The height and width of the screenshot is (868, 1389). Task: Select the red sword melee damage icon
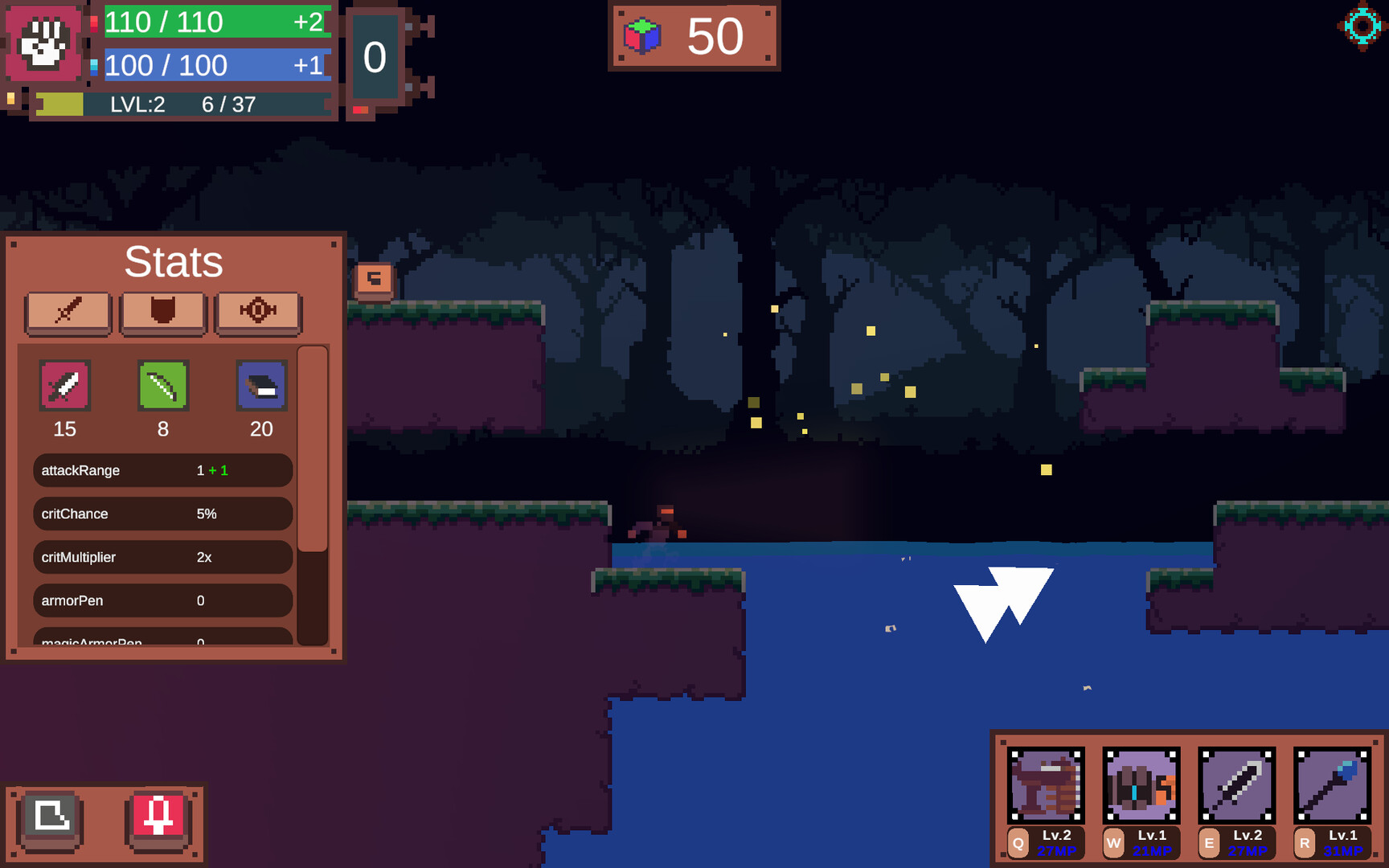(x=64, y=386)
